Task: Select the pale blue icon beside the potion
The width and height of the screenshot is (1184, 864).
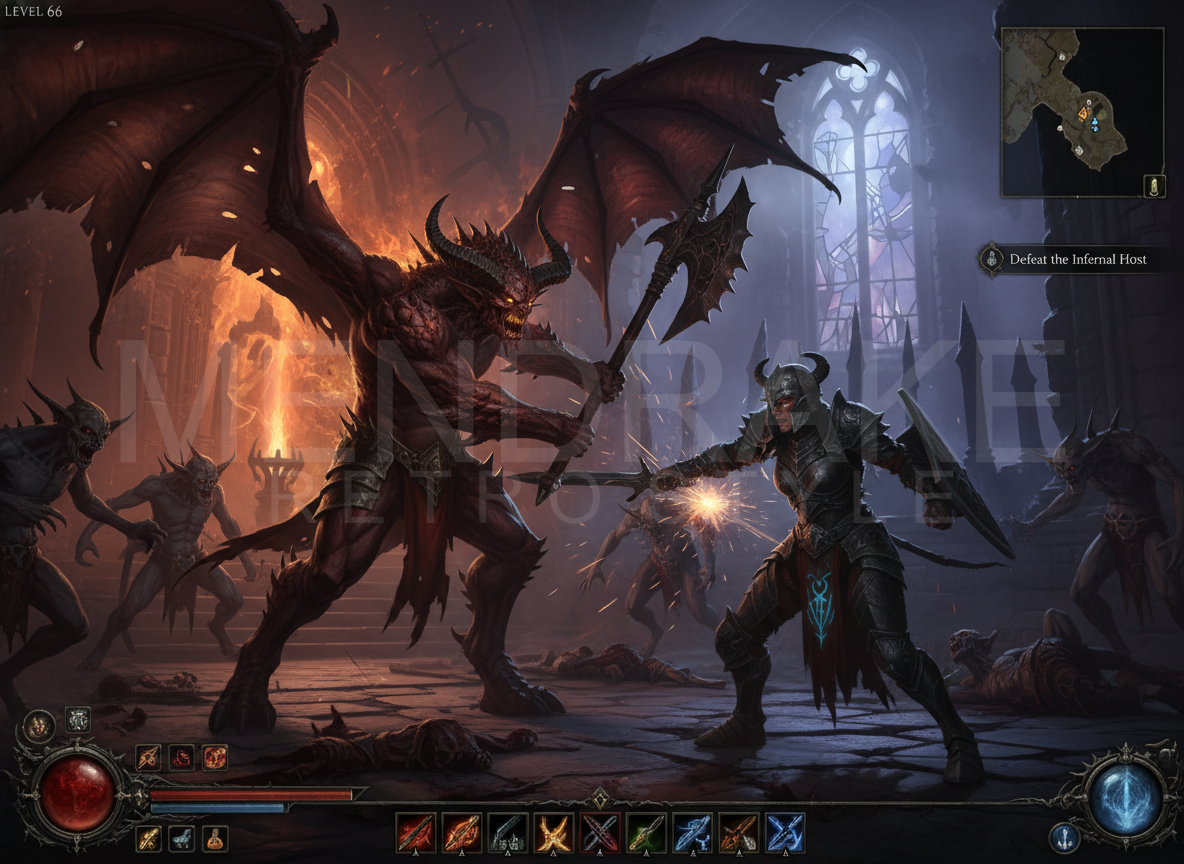Action: tap(181, 838)
